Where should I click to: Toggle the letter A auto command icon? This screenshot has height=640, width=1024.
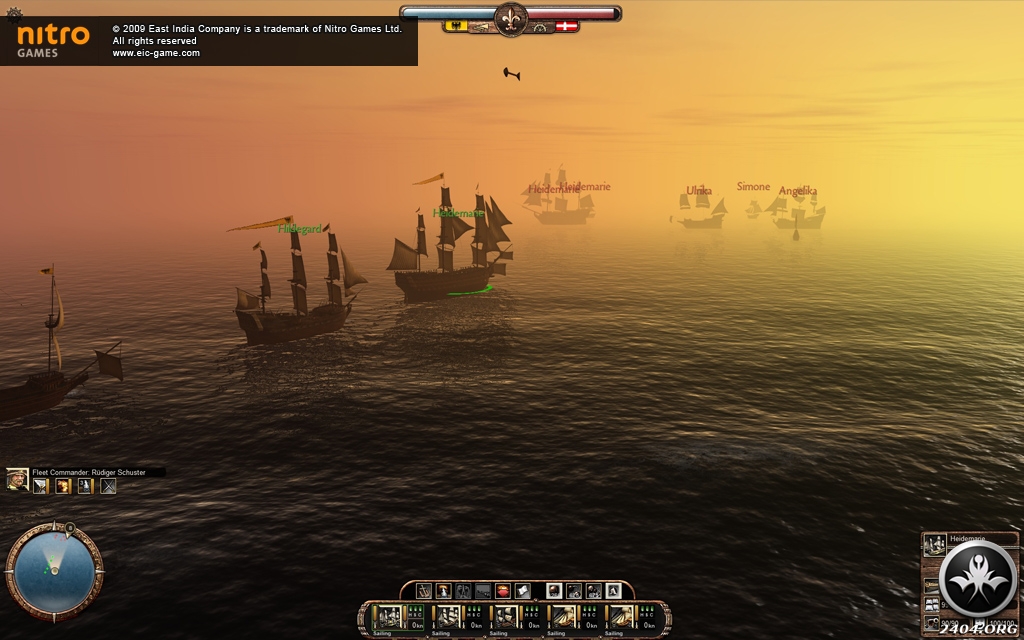[x=613, y=591]
